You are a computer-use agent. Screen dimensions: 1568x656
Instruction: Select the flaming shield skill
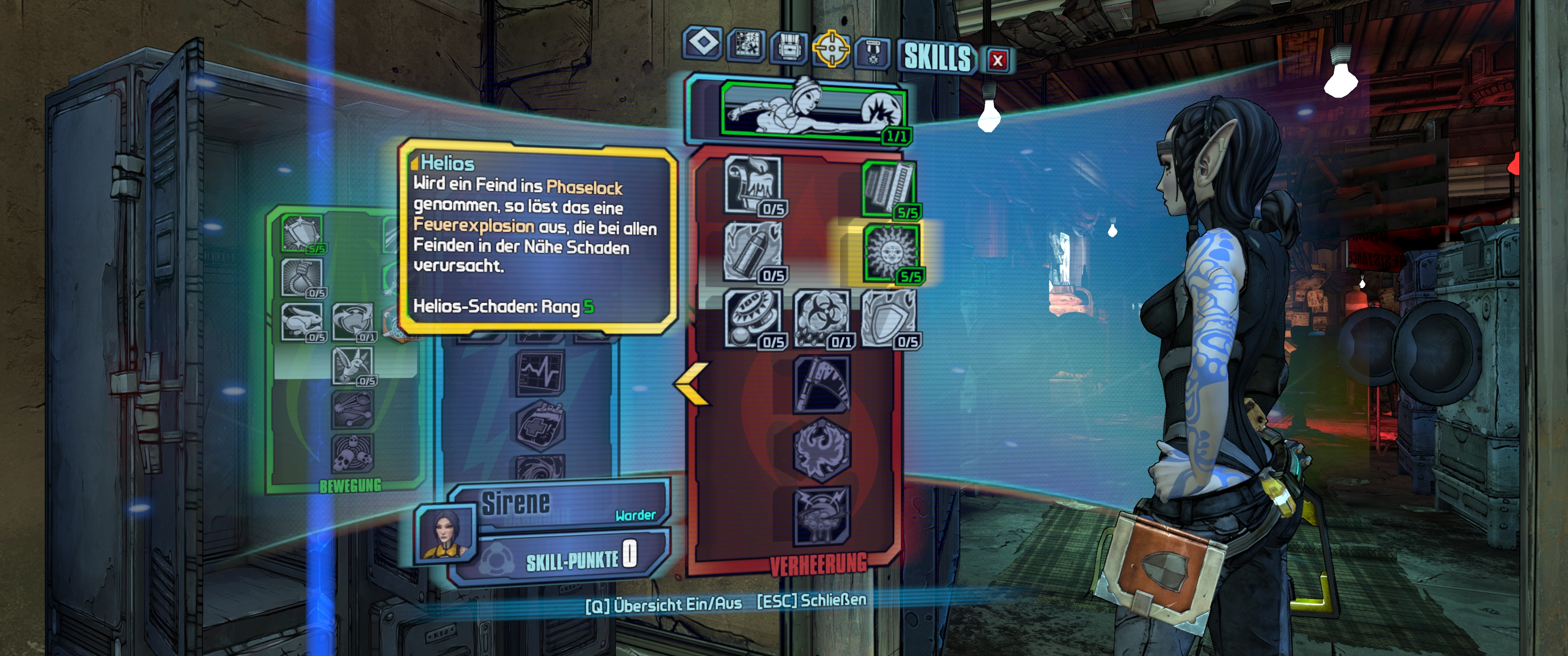[x=889, y=317]
